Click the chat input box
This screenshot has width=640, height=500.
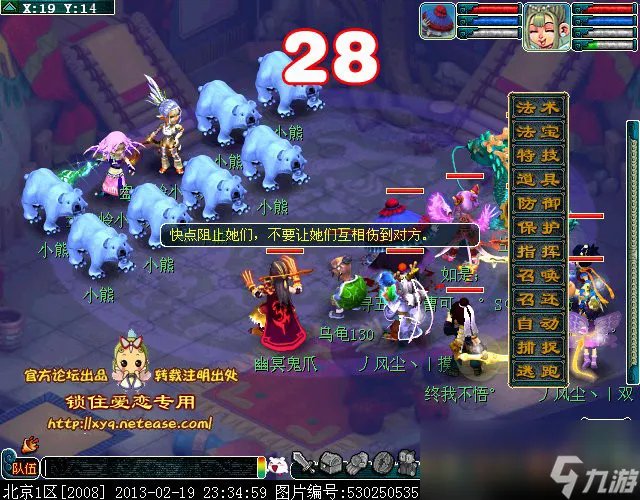tap(150, 467)
